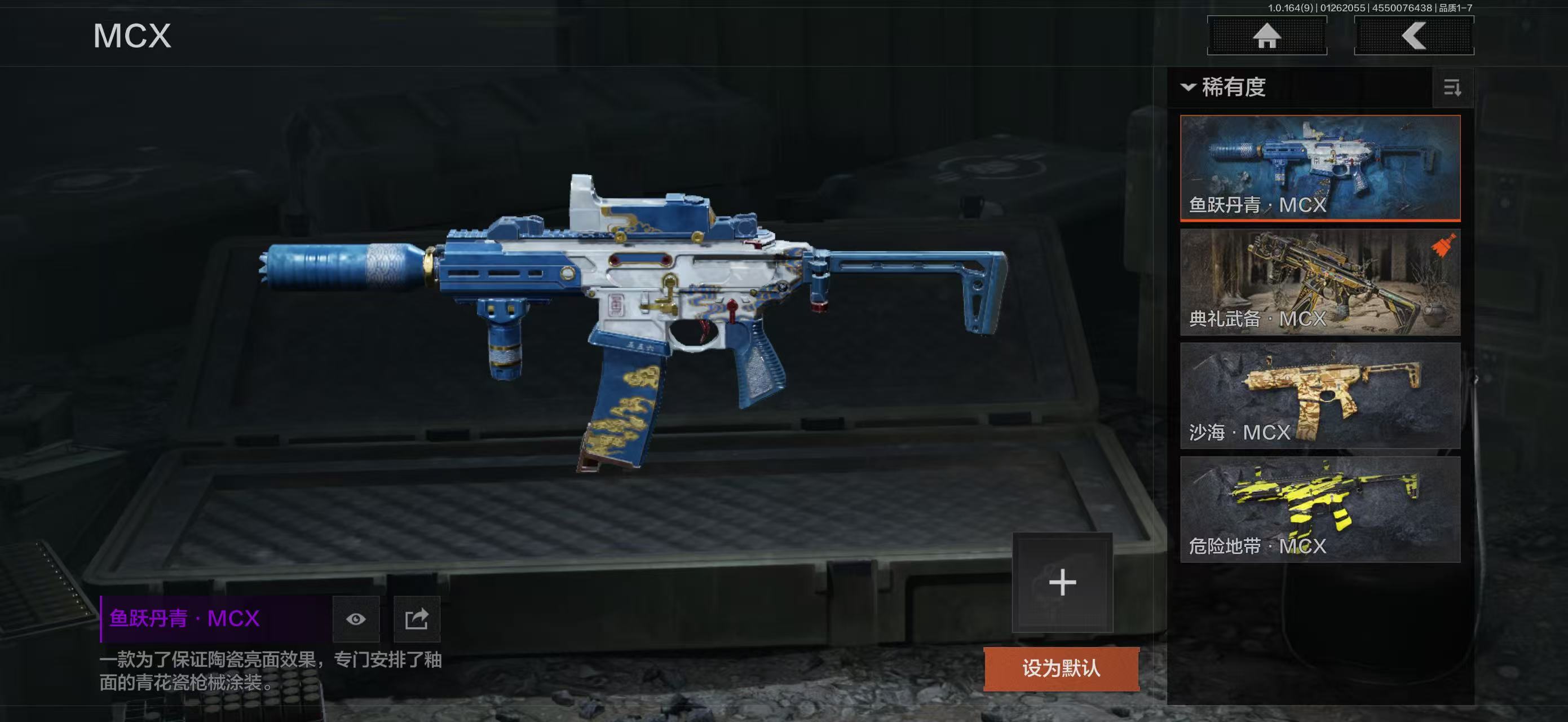Select the 鱼跃丹青 · MCX skin
Screen dimensions: 1568x722
1320,168
